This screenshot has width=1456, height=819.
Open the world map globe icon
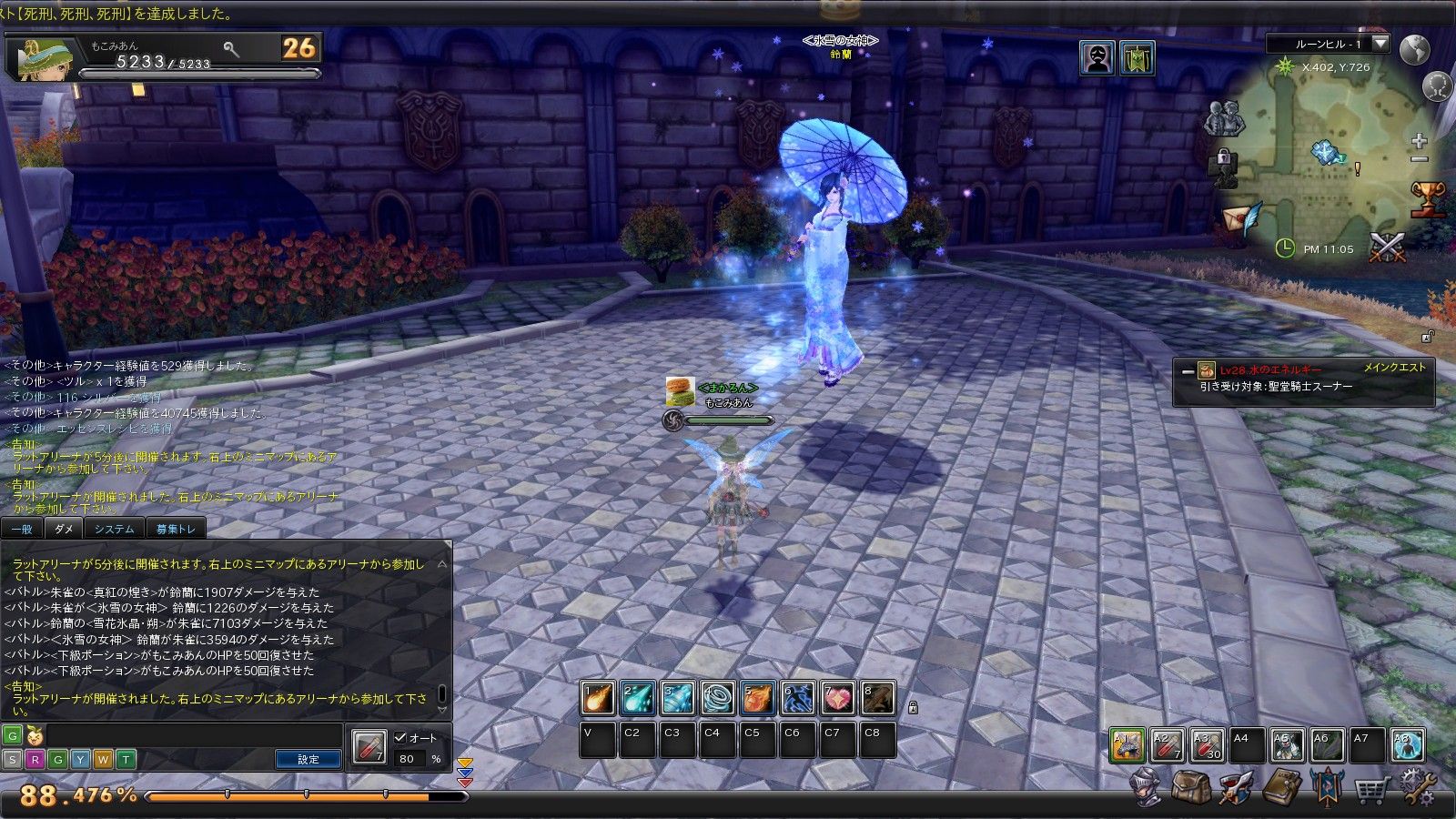tap(1415, 50)
